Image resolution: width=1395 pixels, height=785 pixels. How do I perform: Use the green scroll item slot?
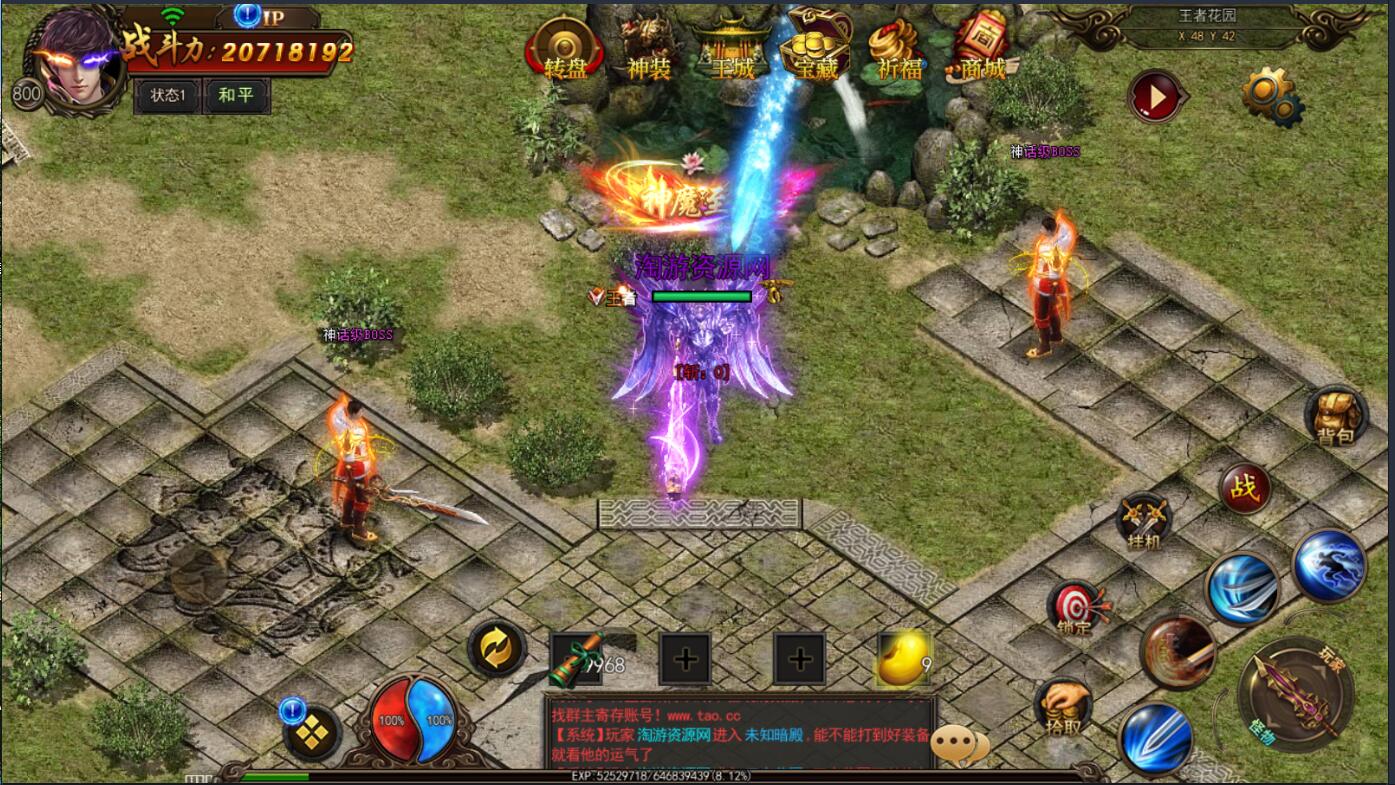click(577, 659)
